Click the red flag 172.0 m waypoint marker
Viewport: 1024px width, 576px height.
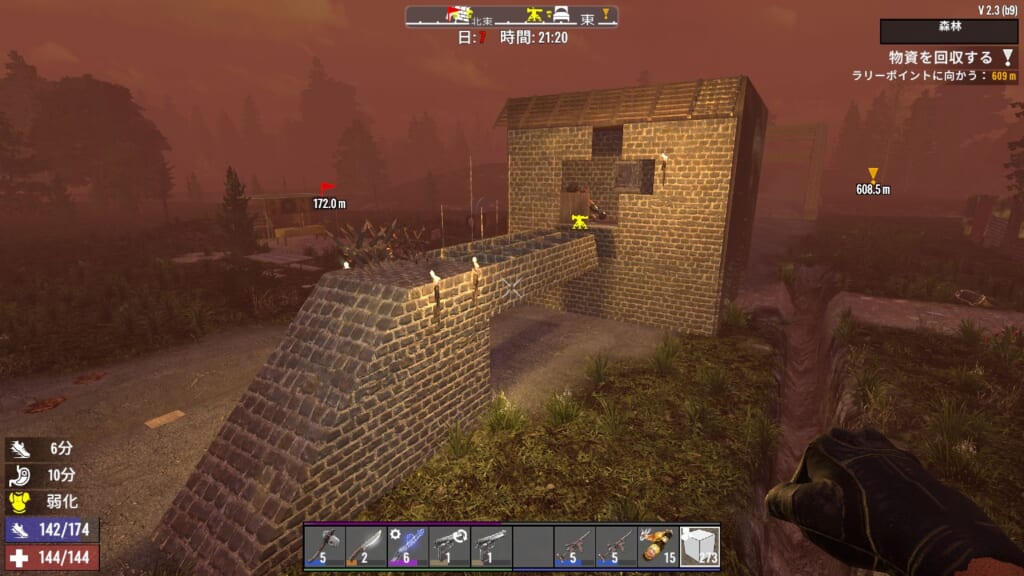click(x=327, y=187)
